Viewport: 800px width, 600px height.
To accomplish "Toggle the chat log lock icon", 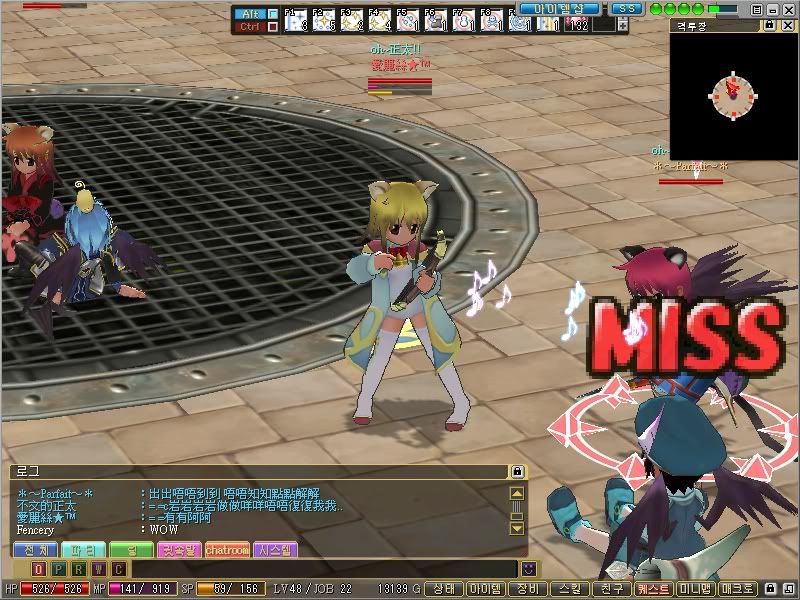I will pyautogui.click(x=517, y=470).
